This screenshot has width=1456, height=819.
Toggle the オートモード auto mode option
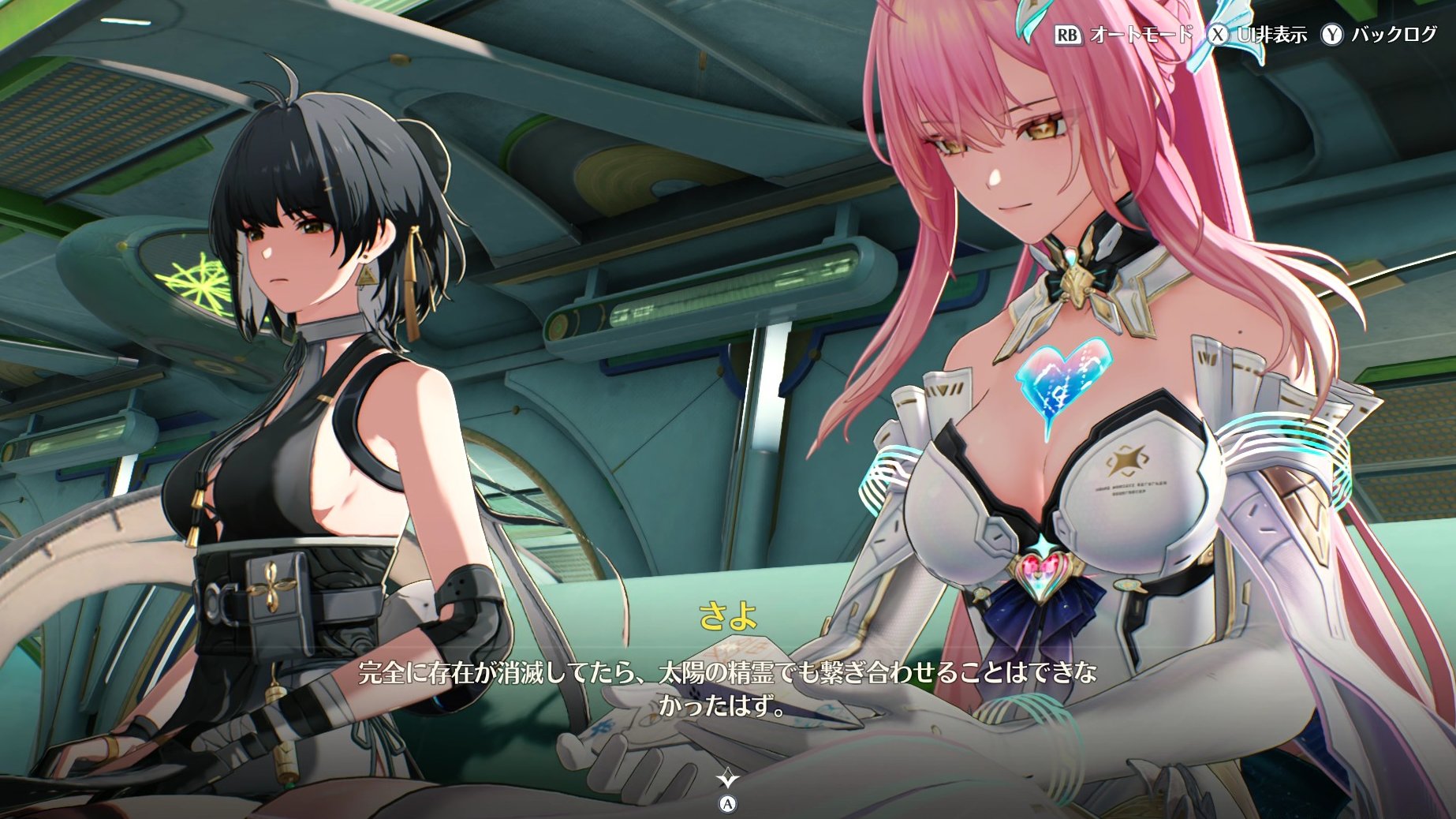(x=1123, y=35)
